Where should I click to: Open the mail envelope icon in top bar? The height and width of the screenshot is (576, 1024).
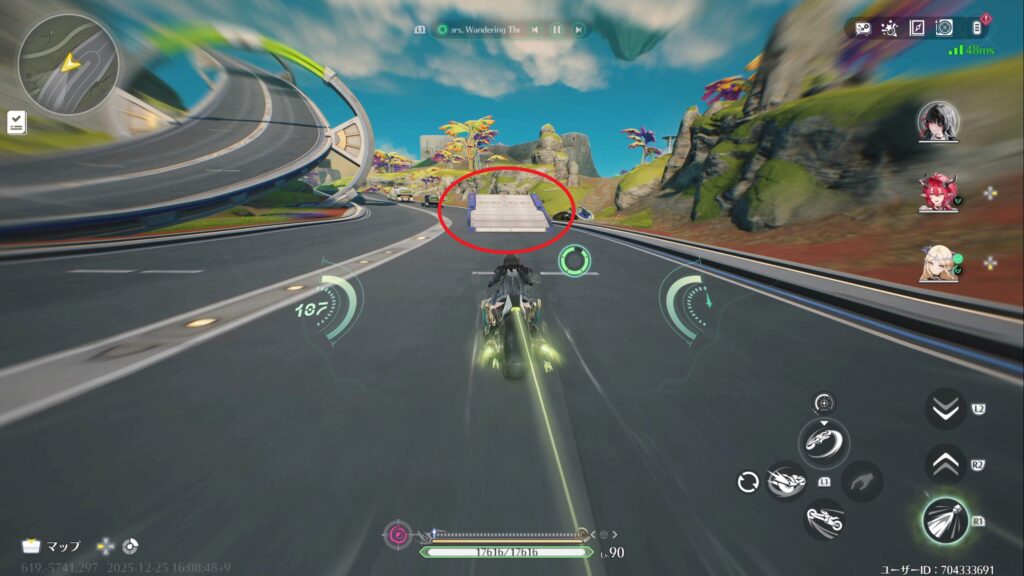click(863, 28)
